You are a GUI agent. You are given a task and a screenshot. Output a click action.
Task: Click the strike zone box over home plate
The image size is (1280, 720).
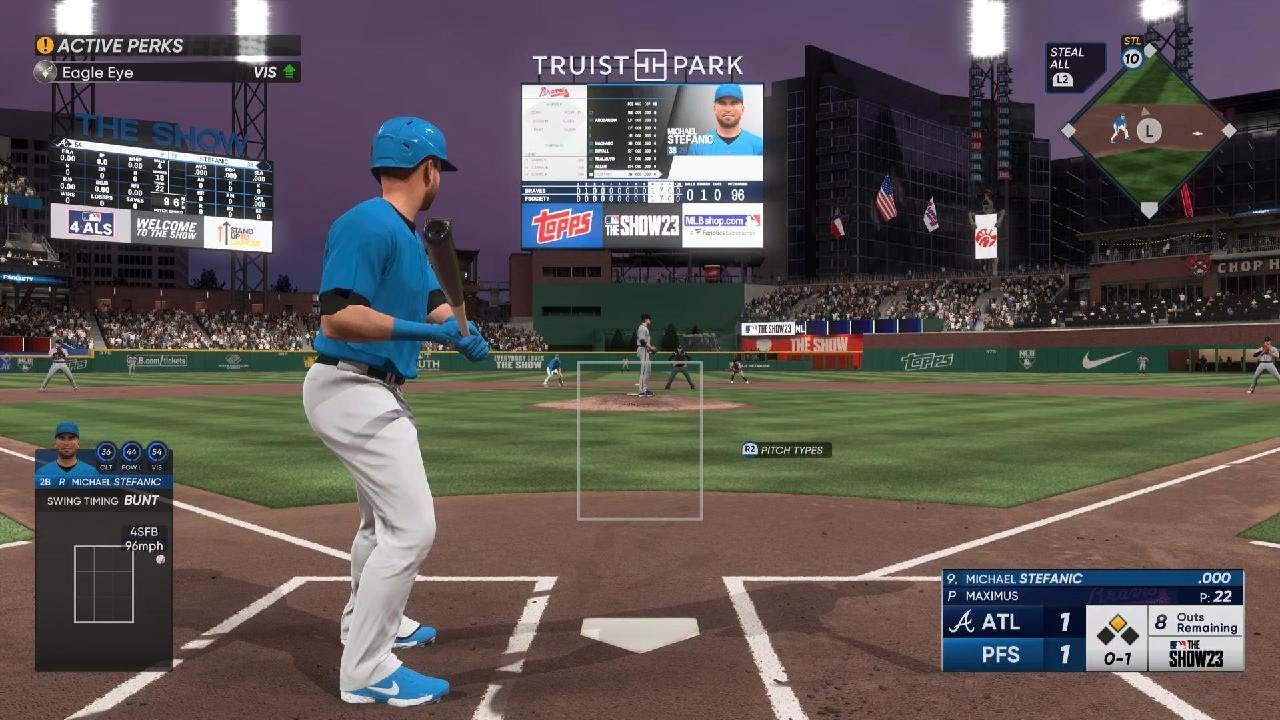tap(639, 441)
